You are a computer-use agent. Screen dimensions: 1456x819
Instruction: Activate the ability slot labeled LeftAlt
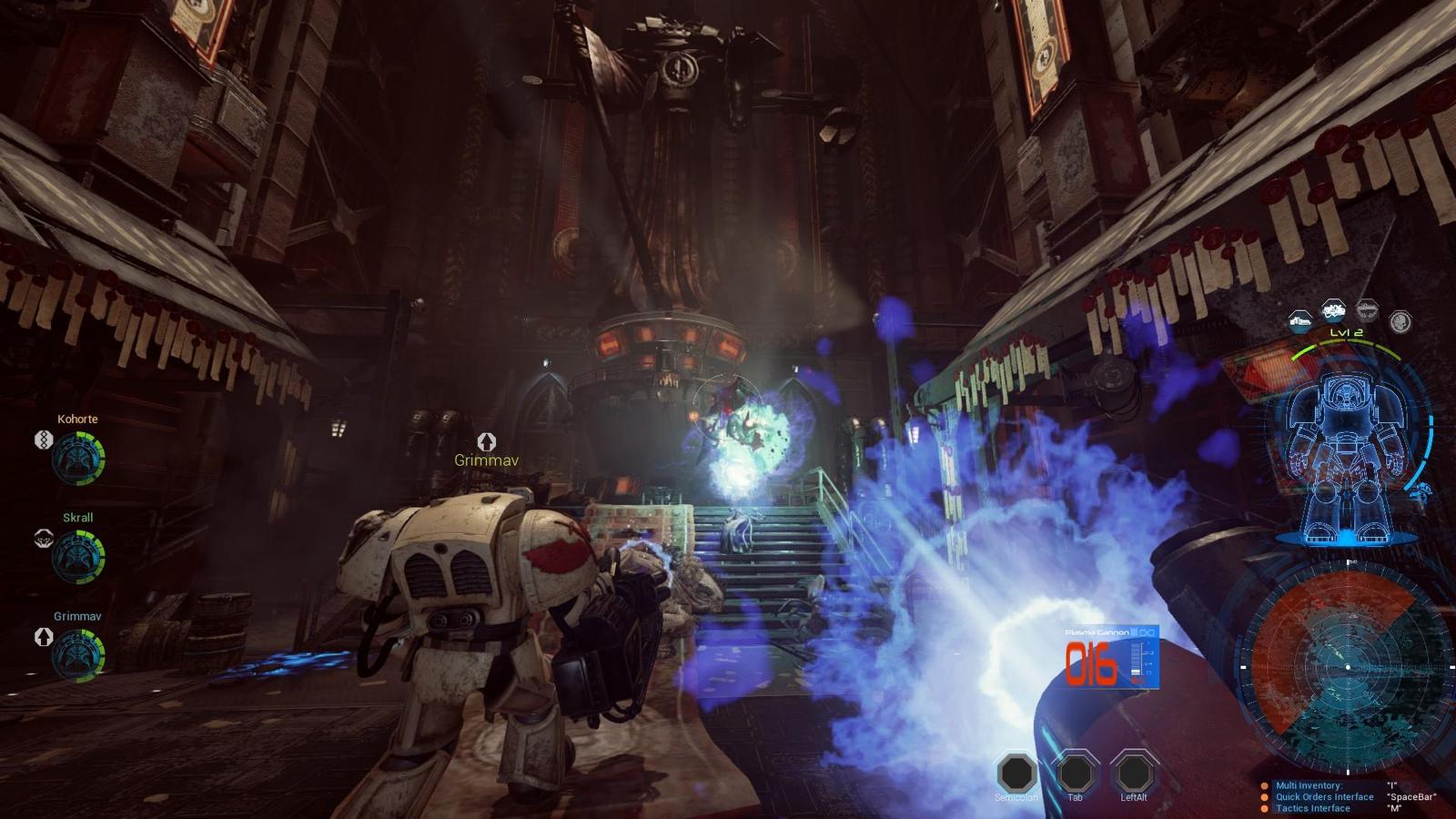1134,773
